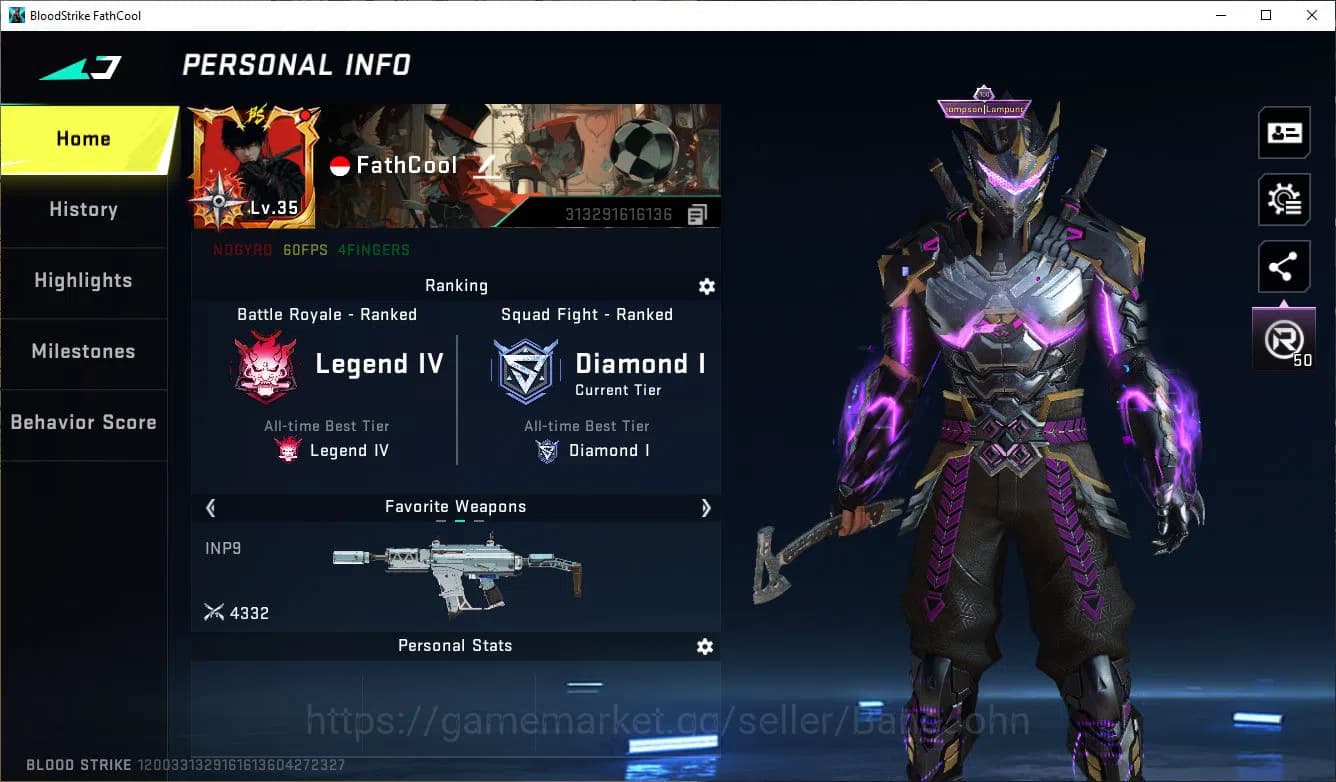1336x782 pixels.
Task: Toggle the 4FINGERS layout label
Action: (374, 250)
